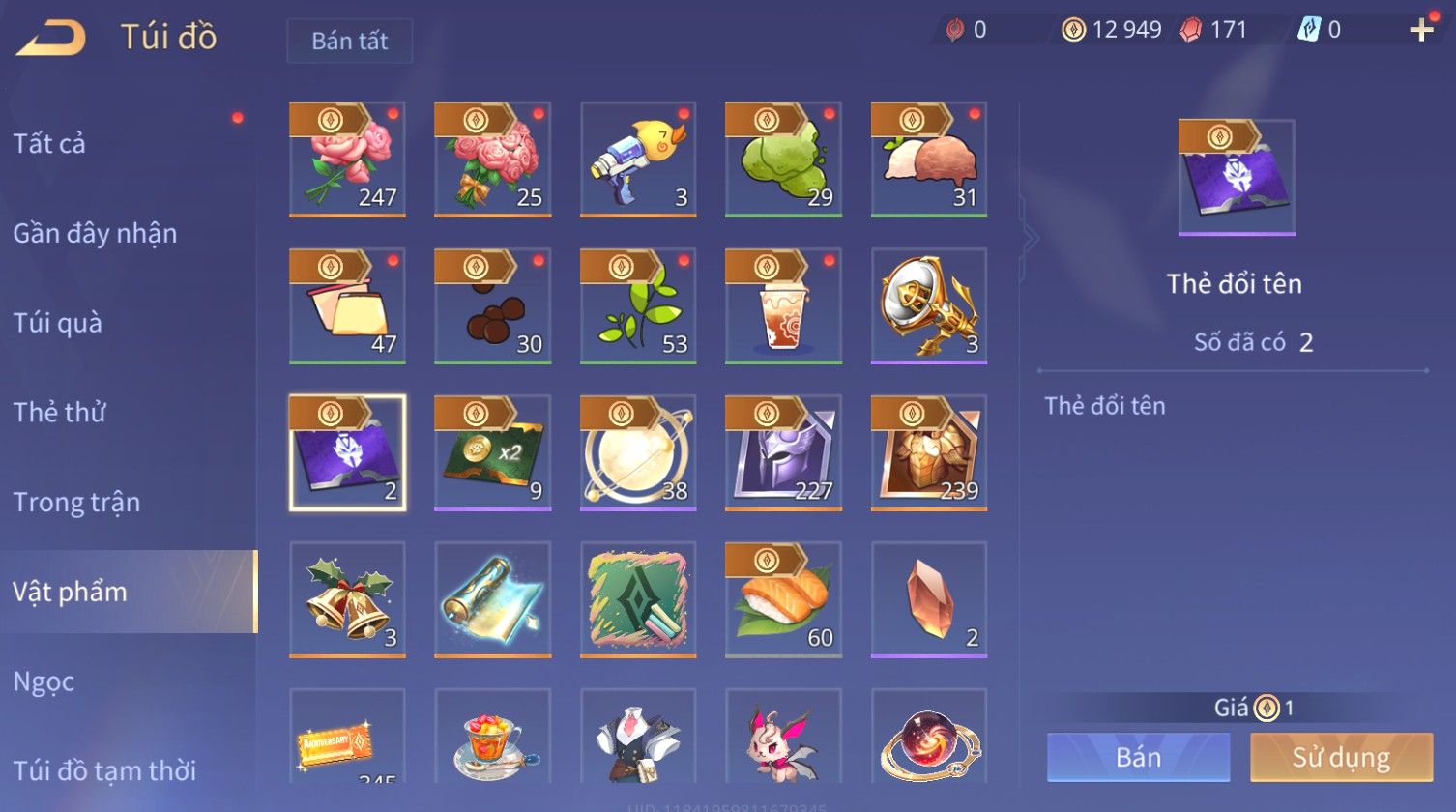Screen dimensions: 1456x812
Task: Go back using the return arrow
Action: point(51,39)
